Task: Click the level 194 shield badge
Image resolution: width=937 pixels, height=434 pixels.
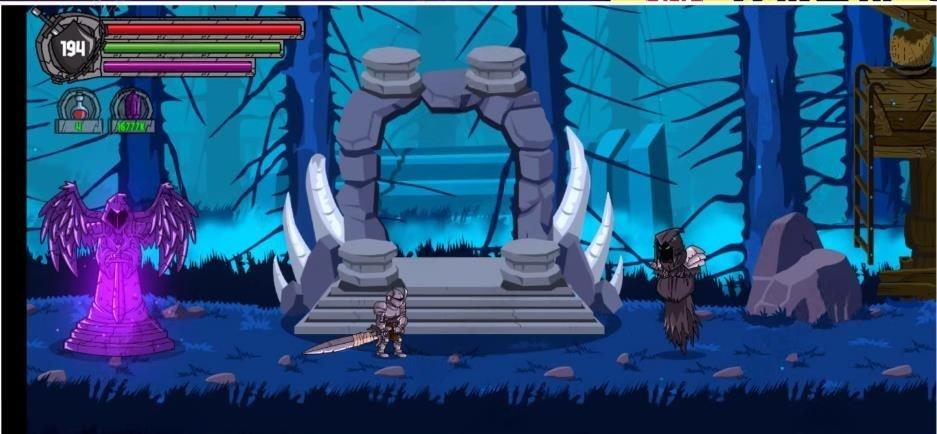Action: pyautogui.click(x=70, y=48)
